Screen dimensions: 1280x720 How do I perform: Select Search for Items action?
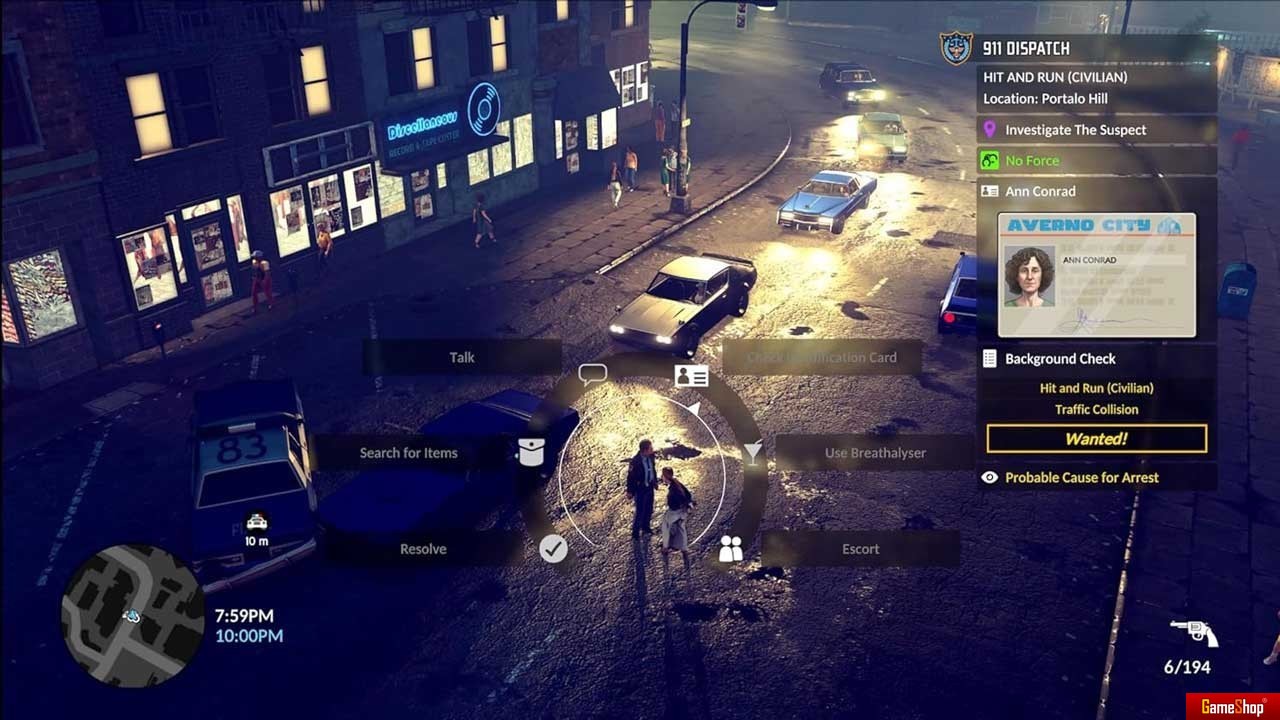click(x=408, y=453)
